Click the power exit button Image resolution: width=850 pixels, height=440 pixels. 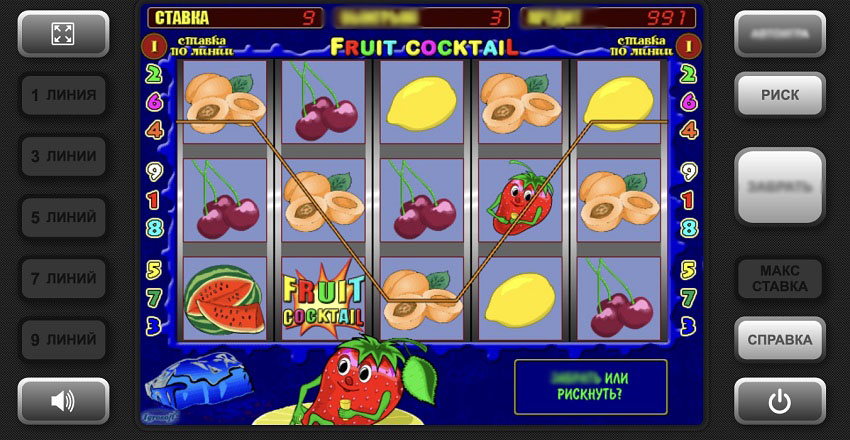(x=780, y=401)
